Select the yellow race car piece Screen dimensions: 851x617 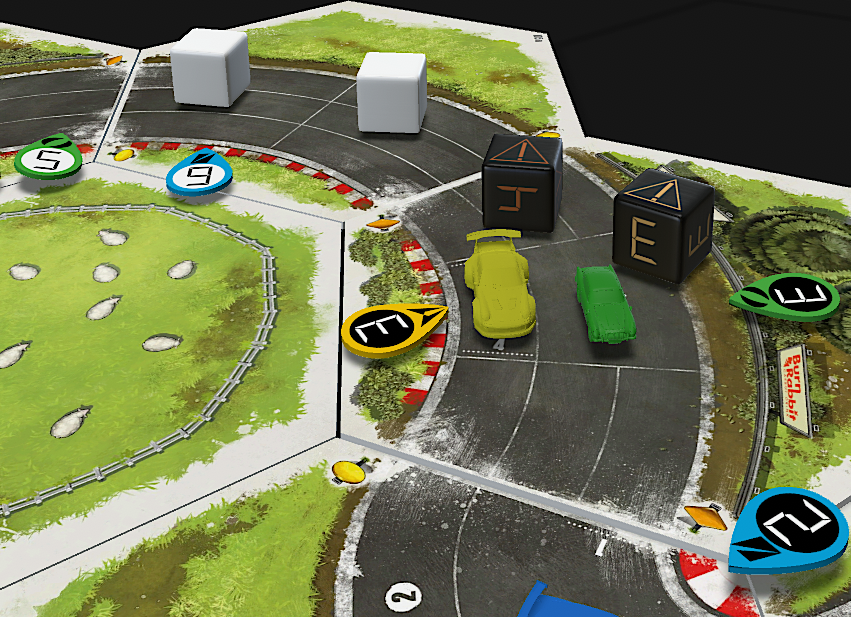click(497, 284)
